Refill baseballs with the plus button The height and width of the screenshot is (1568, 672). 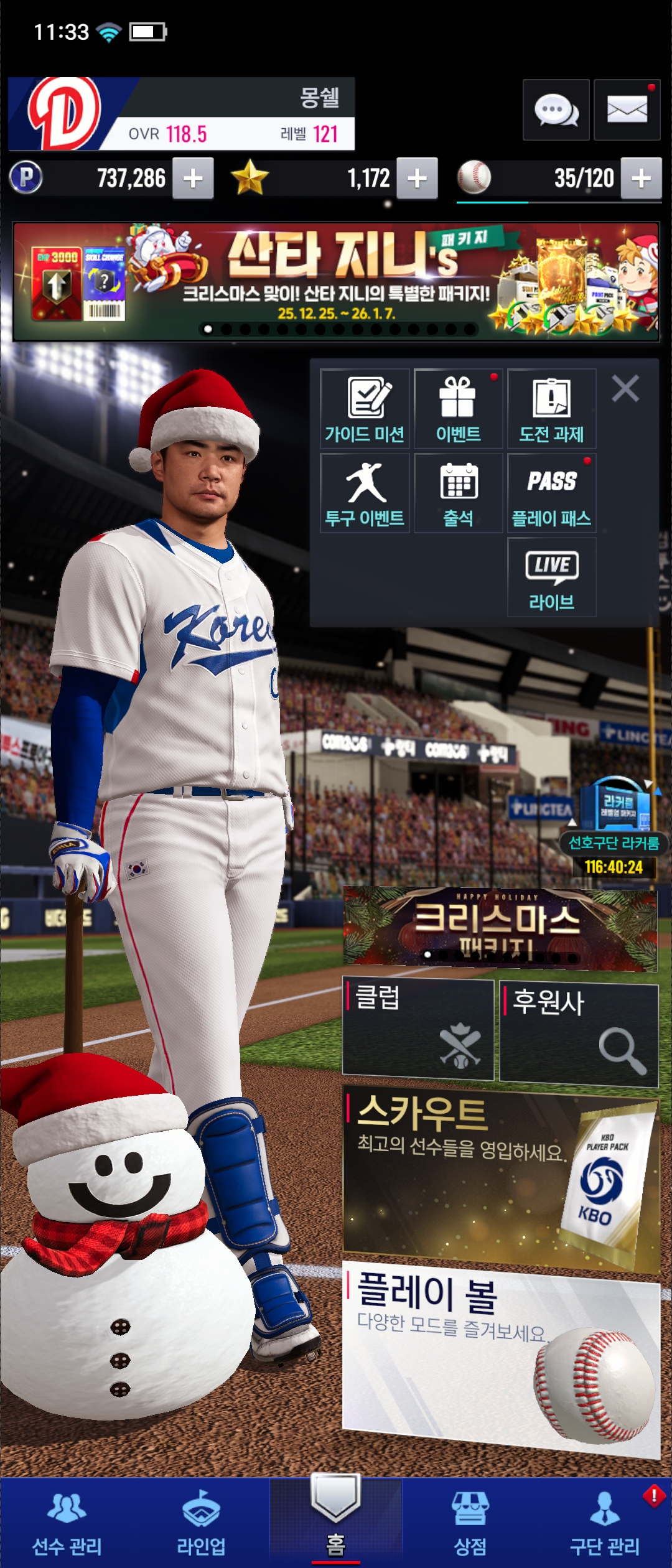tap(641, 179)
